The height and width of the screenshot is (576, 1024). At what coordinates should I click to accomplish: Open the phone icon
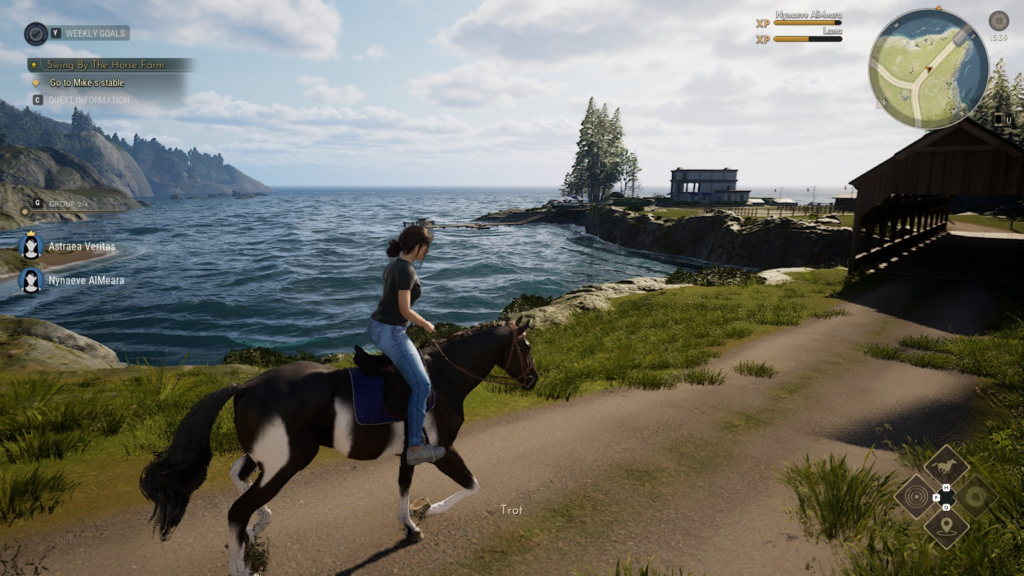click(997, 119)
